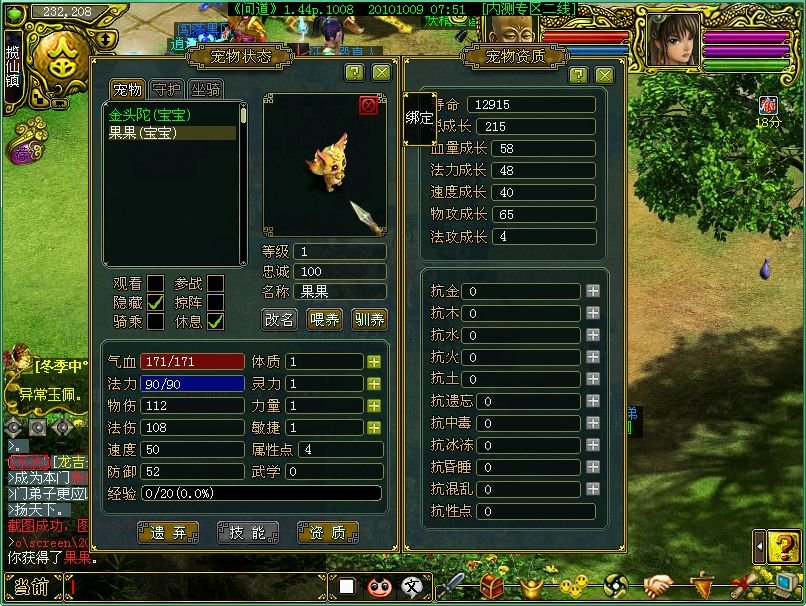
Task: Tame the pet with the 驯养 button
Action: 369,319
